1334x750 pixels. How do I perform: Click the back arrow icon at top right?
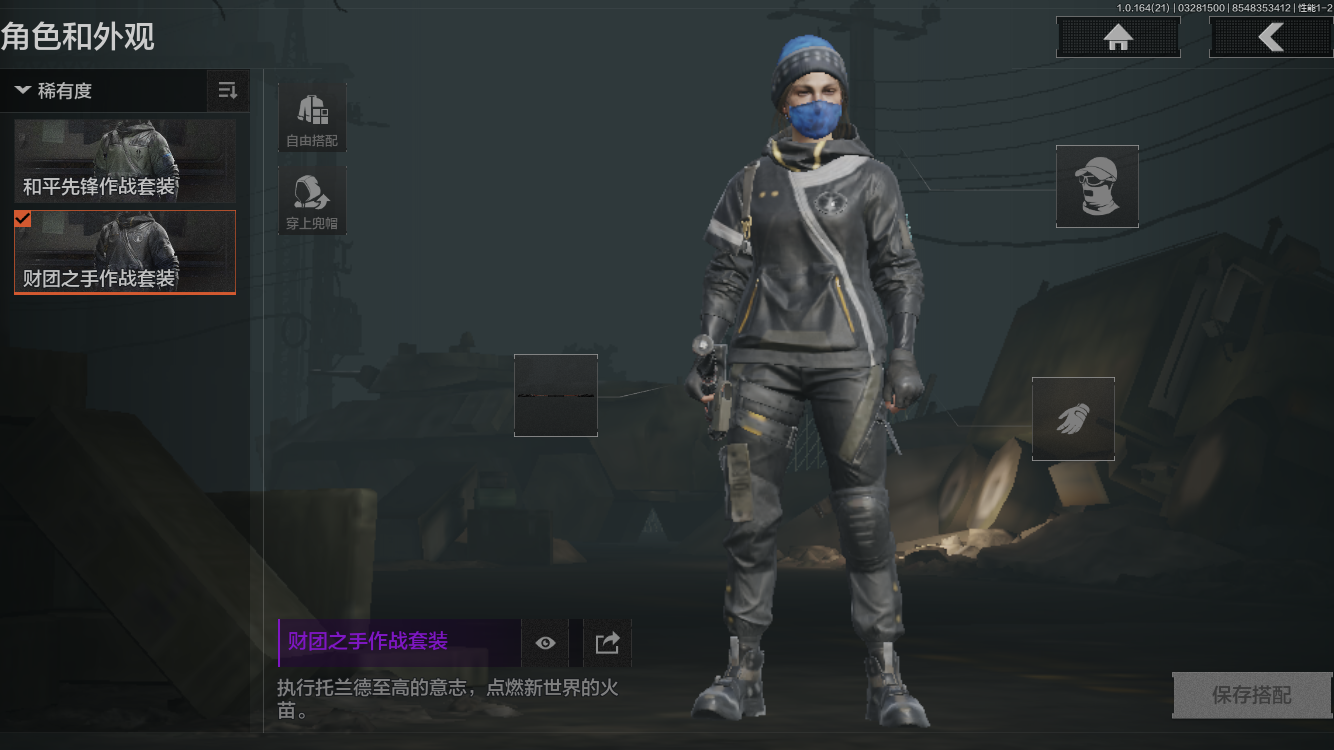coord(1271,37)
